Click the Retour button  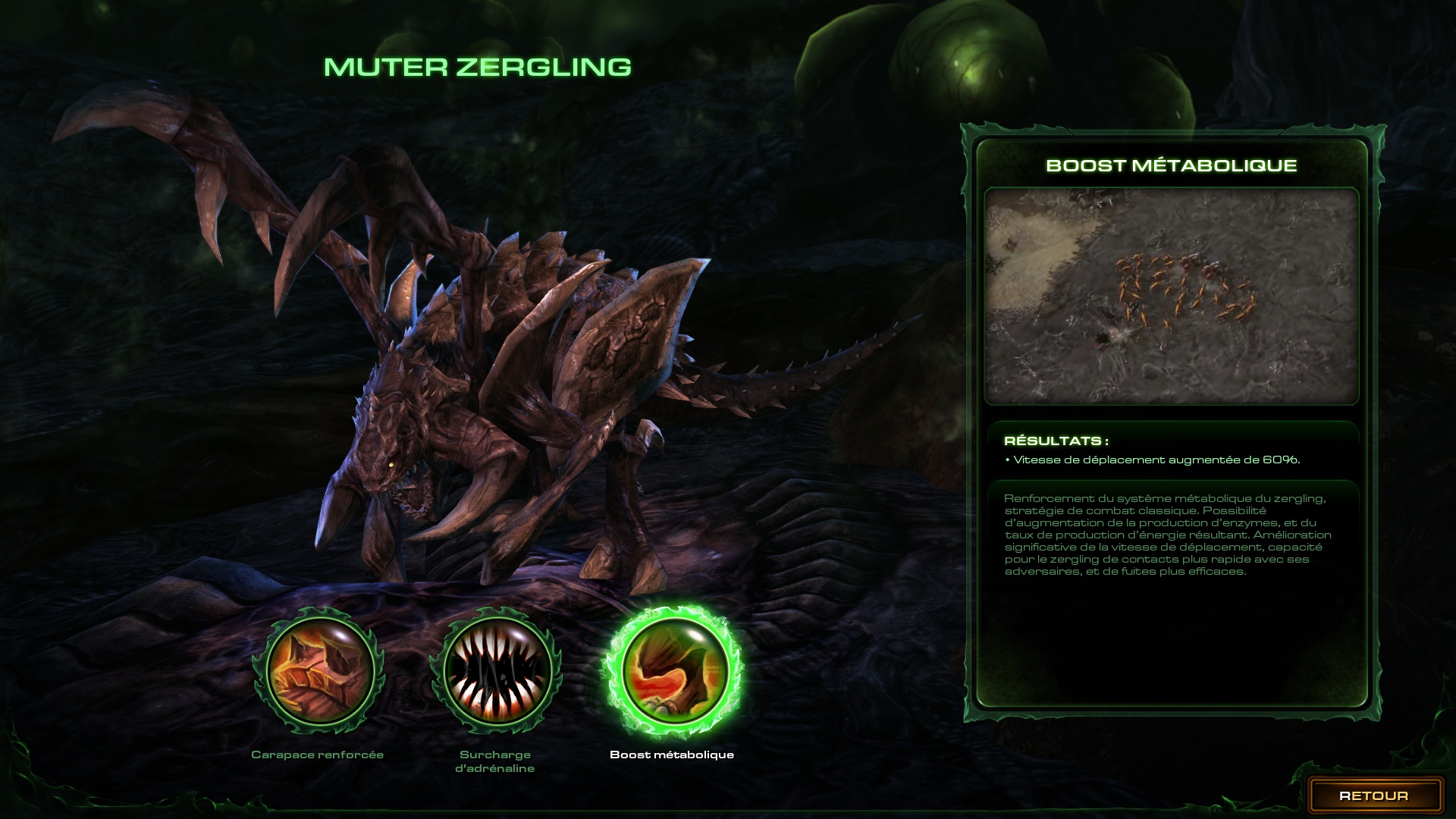(x=1374, y=795)
